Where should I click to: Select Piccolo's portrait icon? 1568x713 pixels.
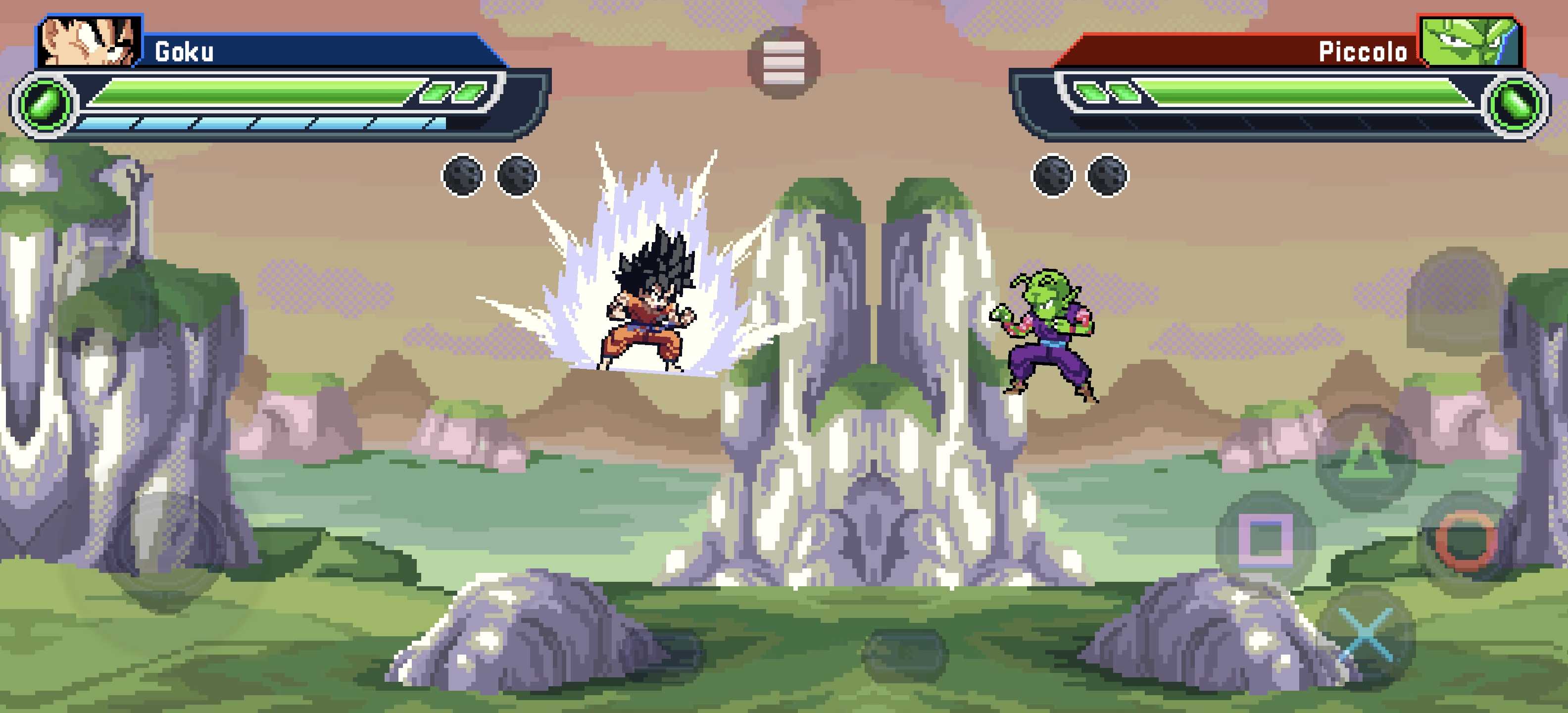coord(1470,42)
